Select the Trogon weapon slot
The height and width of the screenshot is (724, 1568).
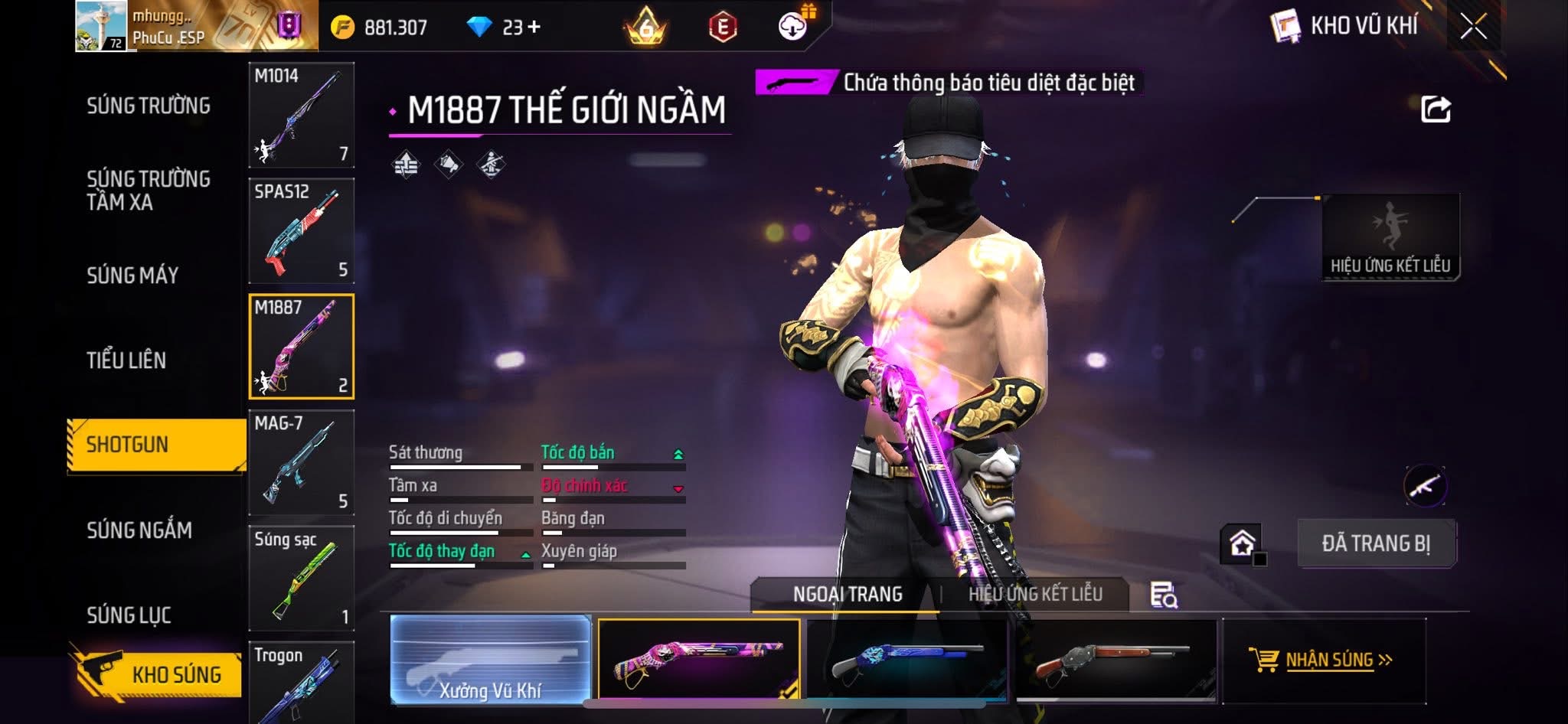tap(302, 683)
